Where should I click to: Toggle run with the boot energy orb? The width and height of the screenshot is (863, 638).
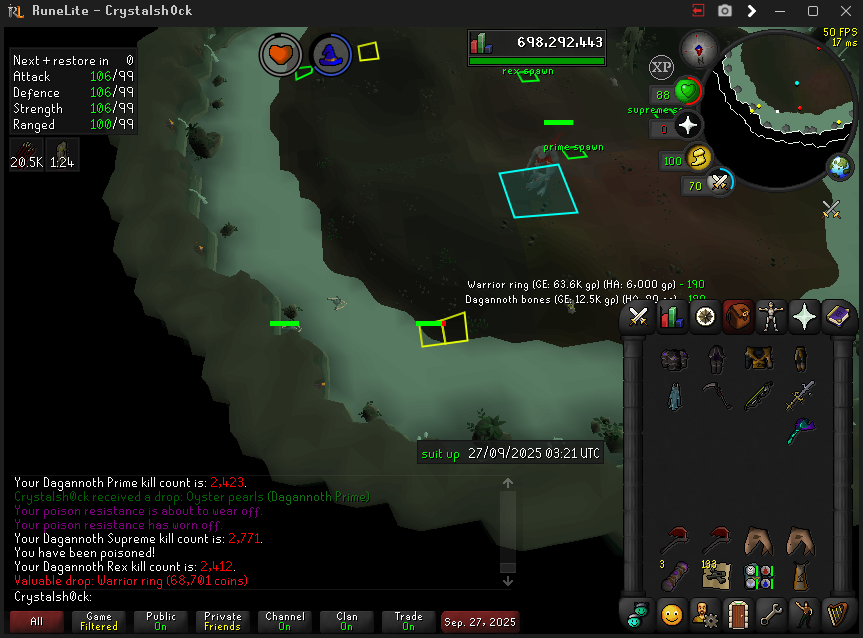[x=698, y=157]
